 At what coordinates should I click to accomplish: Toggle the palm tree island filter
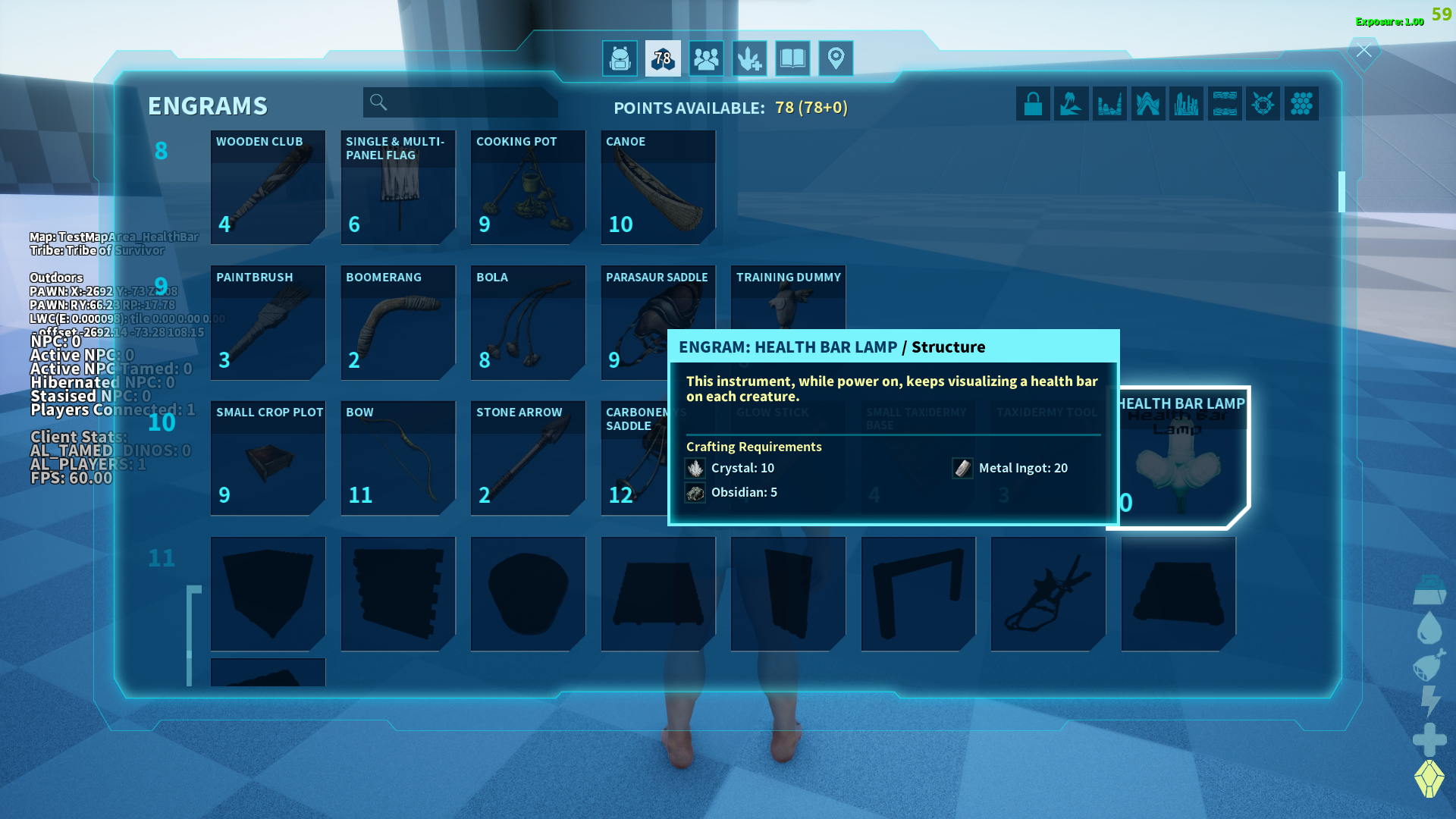click(1071, 104)
